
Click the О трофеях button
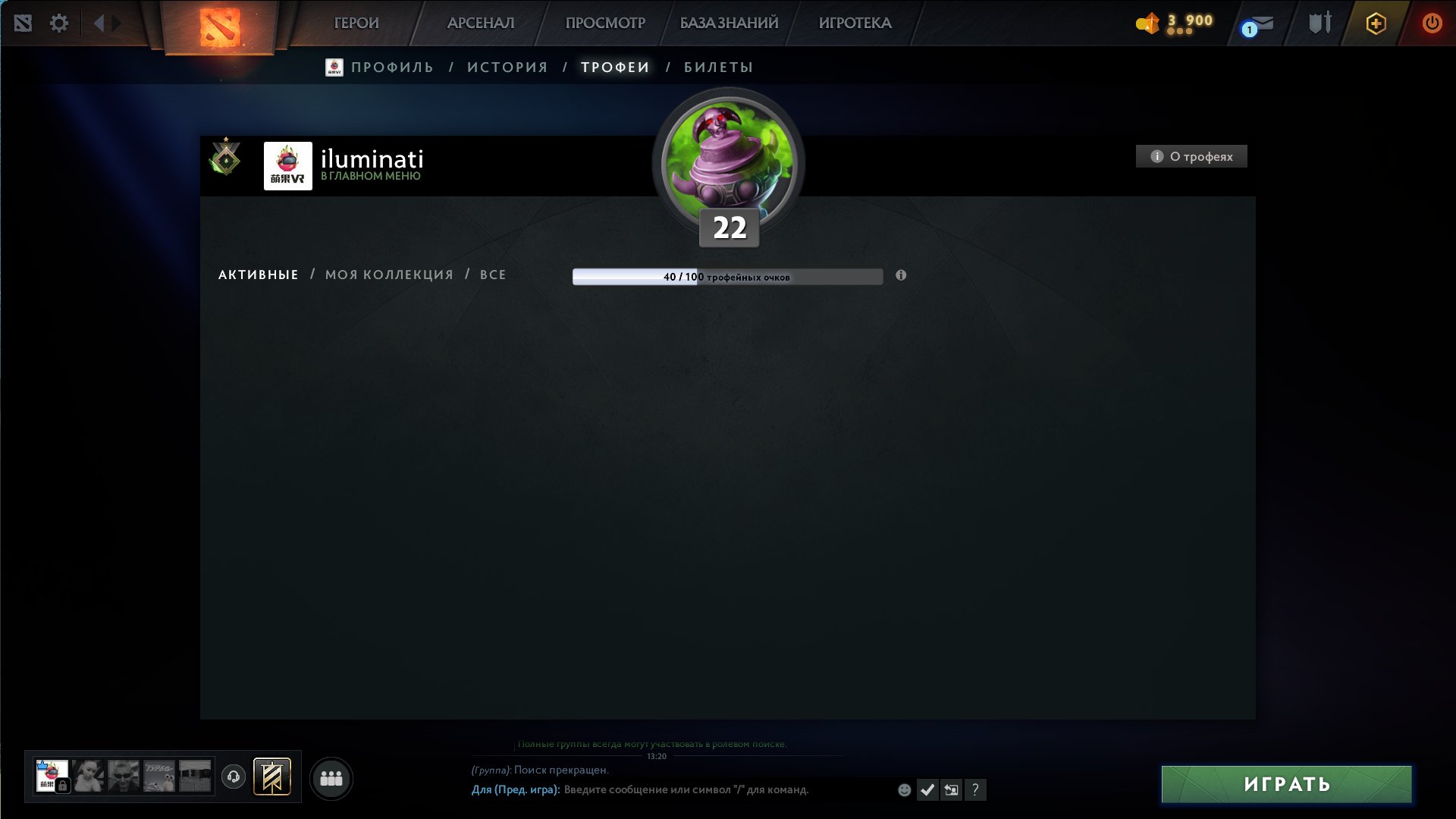(1191, 155)
